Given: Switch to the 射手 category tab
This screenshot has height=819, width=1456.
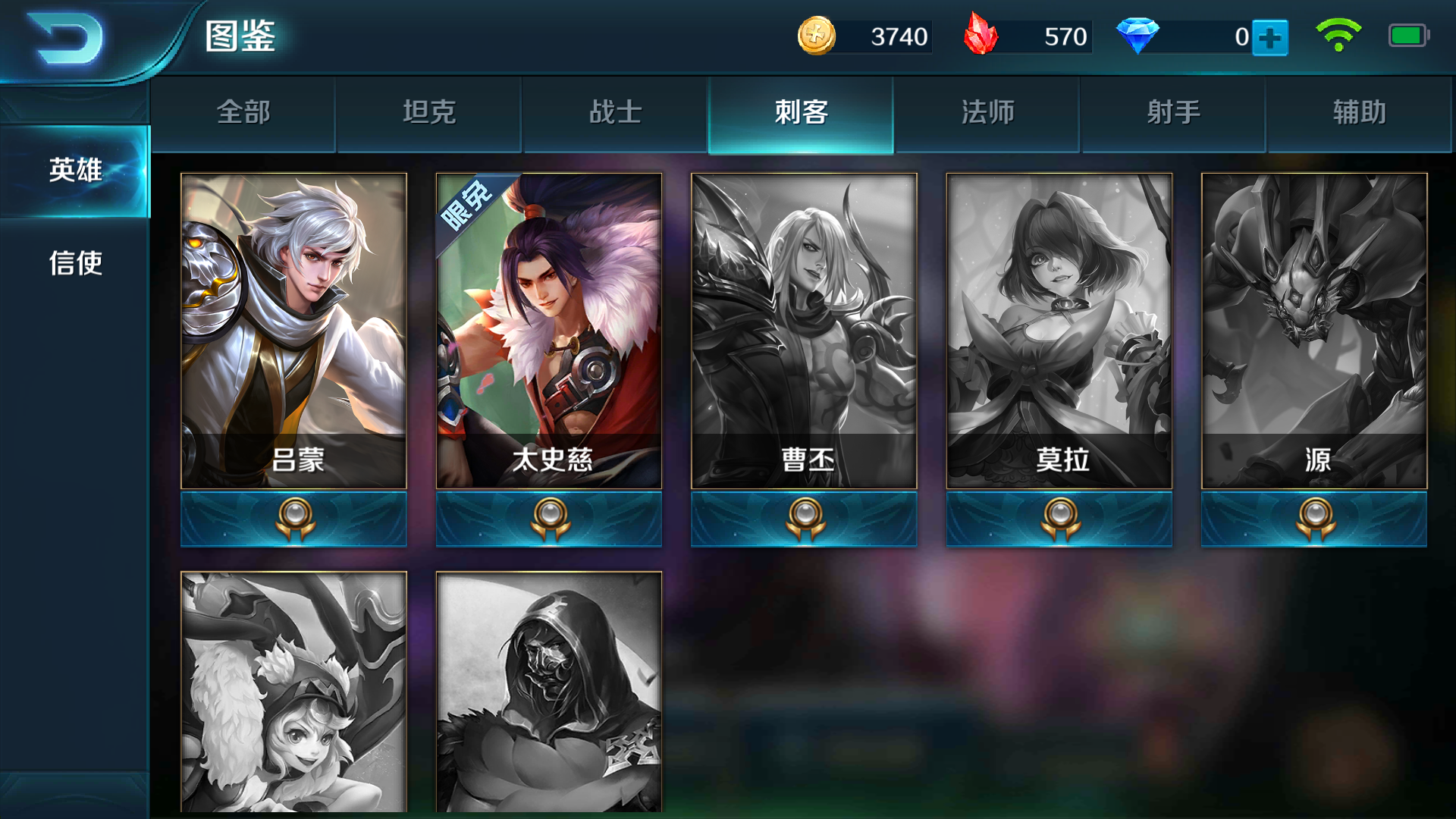Looking at the screenshot, I should 1173,112.
